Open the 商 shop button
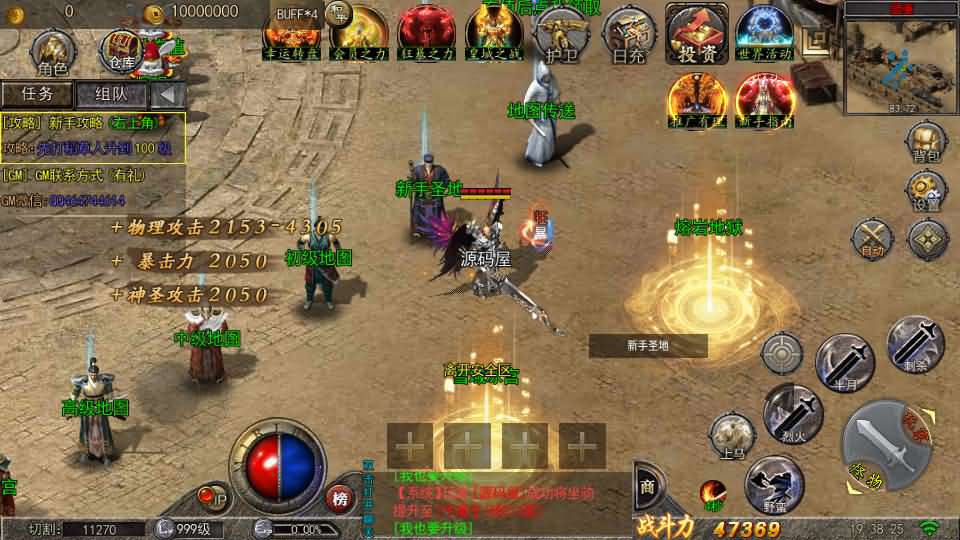Screen dimensions: 960x540 click(x=647, y=487)
